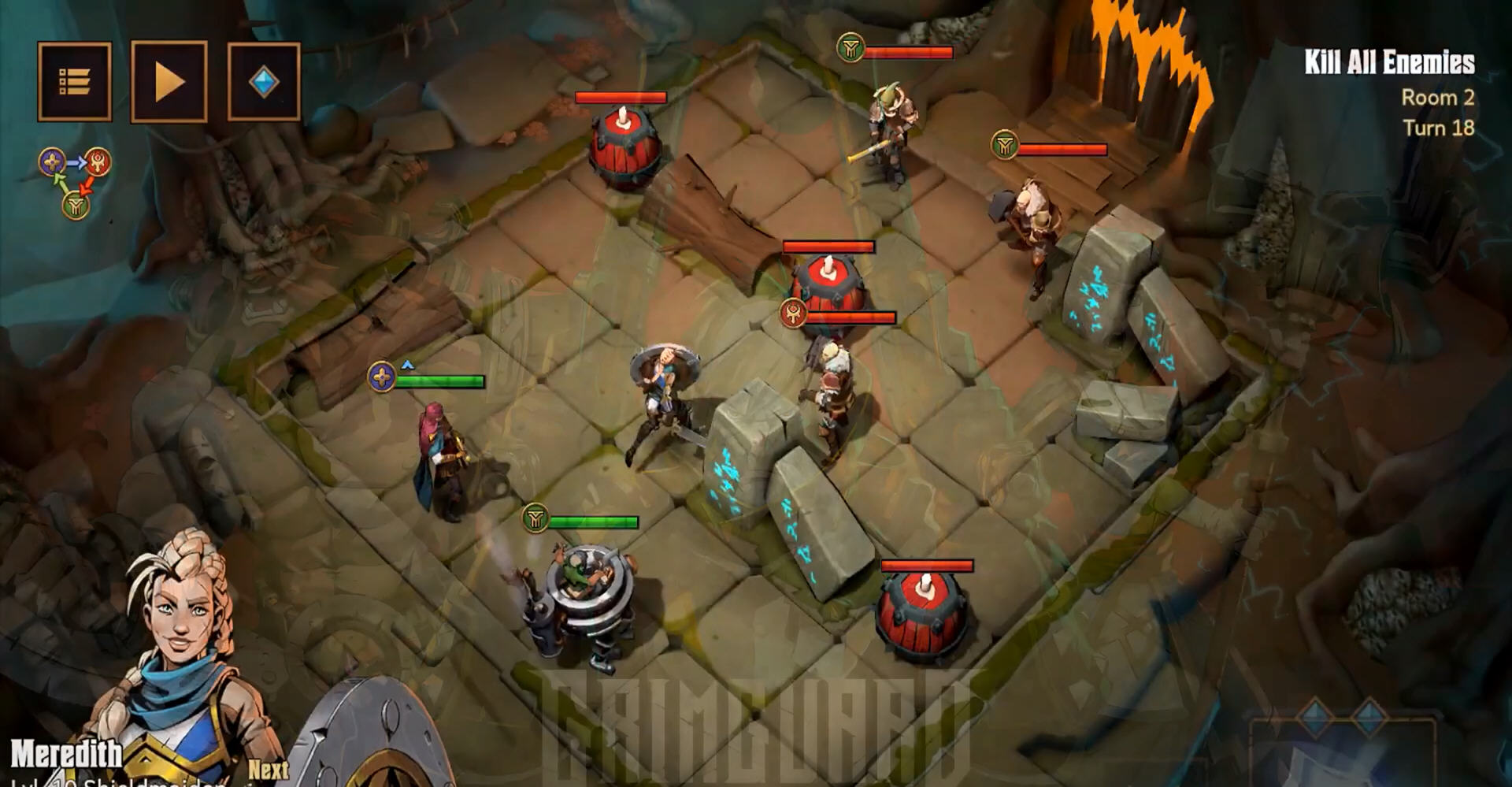This screenshot has height=787, width=1512.
Task: Click the faction advantage triangle diagram
Action: point(76,183)
